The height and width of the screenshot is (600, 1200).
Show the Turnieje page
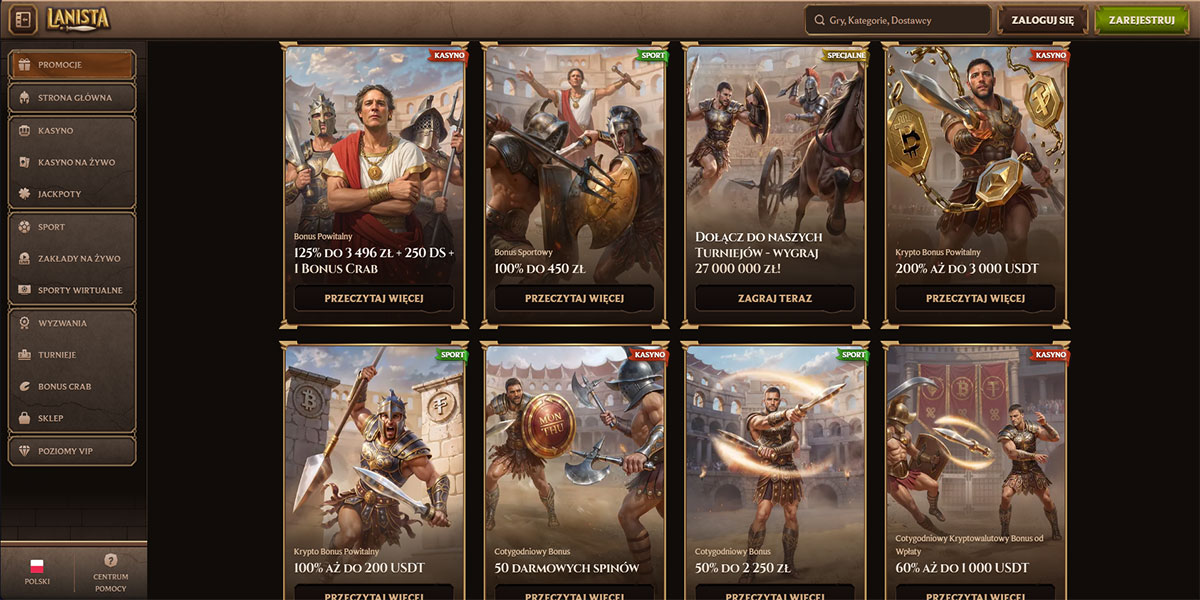71,355
